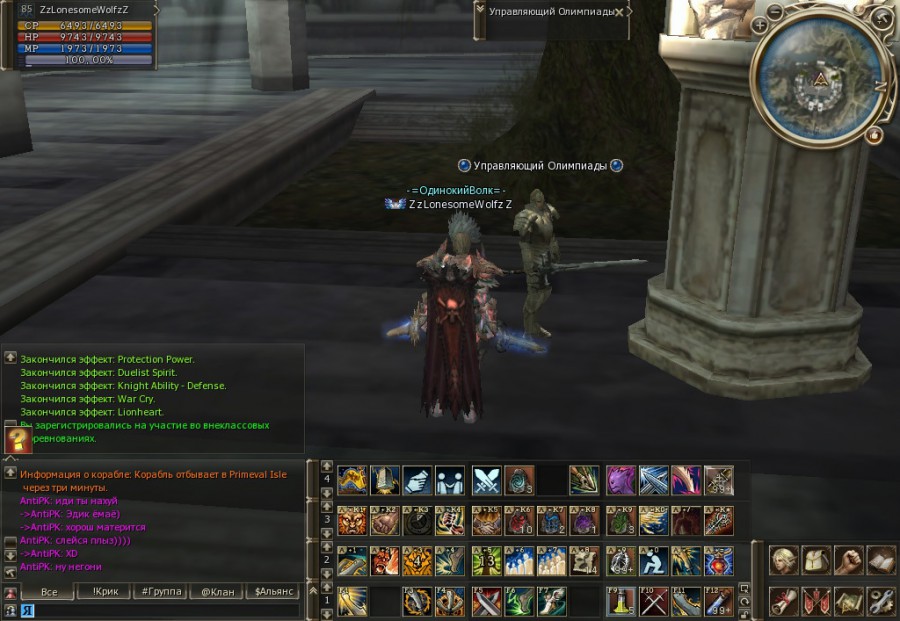Viewport: 900px width, 621px height.
Task: Switch to the !Крик chat tab
Action: tap(105, 592)
